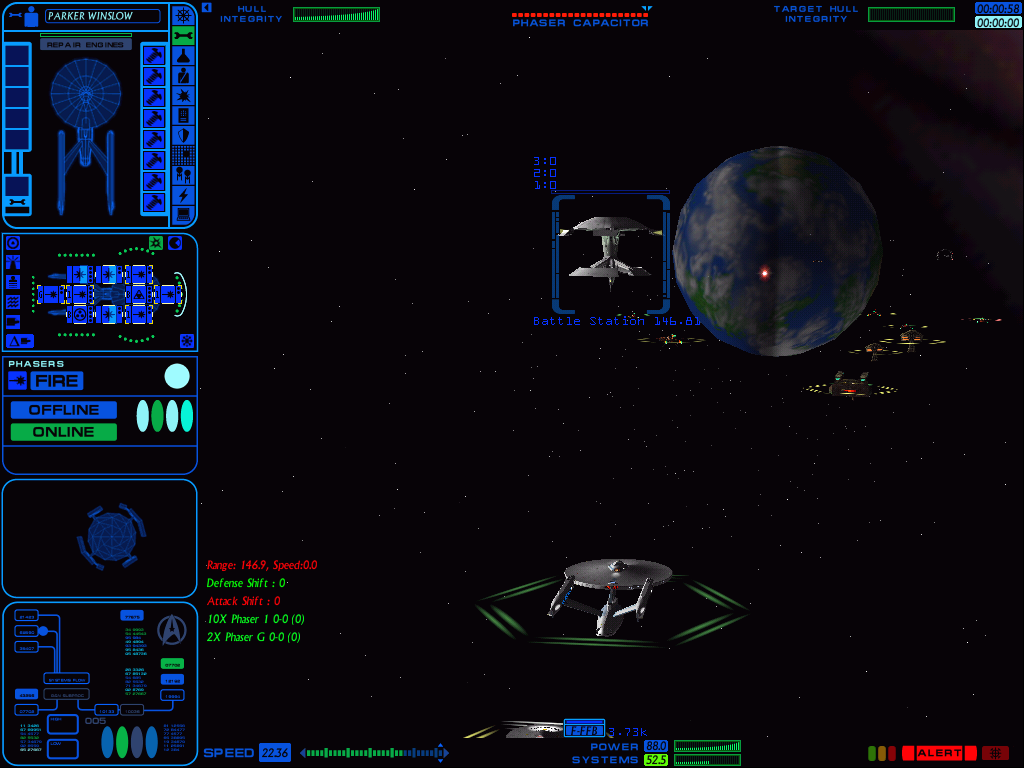The image size is (1024, 768).
Task: Click the green explosion weapons icon
Action: [156, 243]
